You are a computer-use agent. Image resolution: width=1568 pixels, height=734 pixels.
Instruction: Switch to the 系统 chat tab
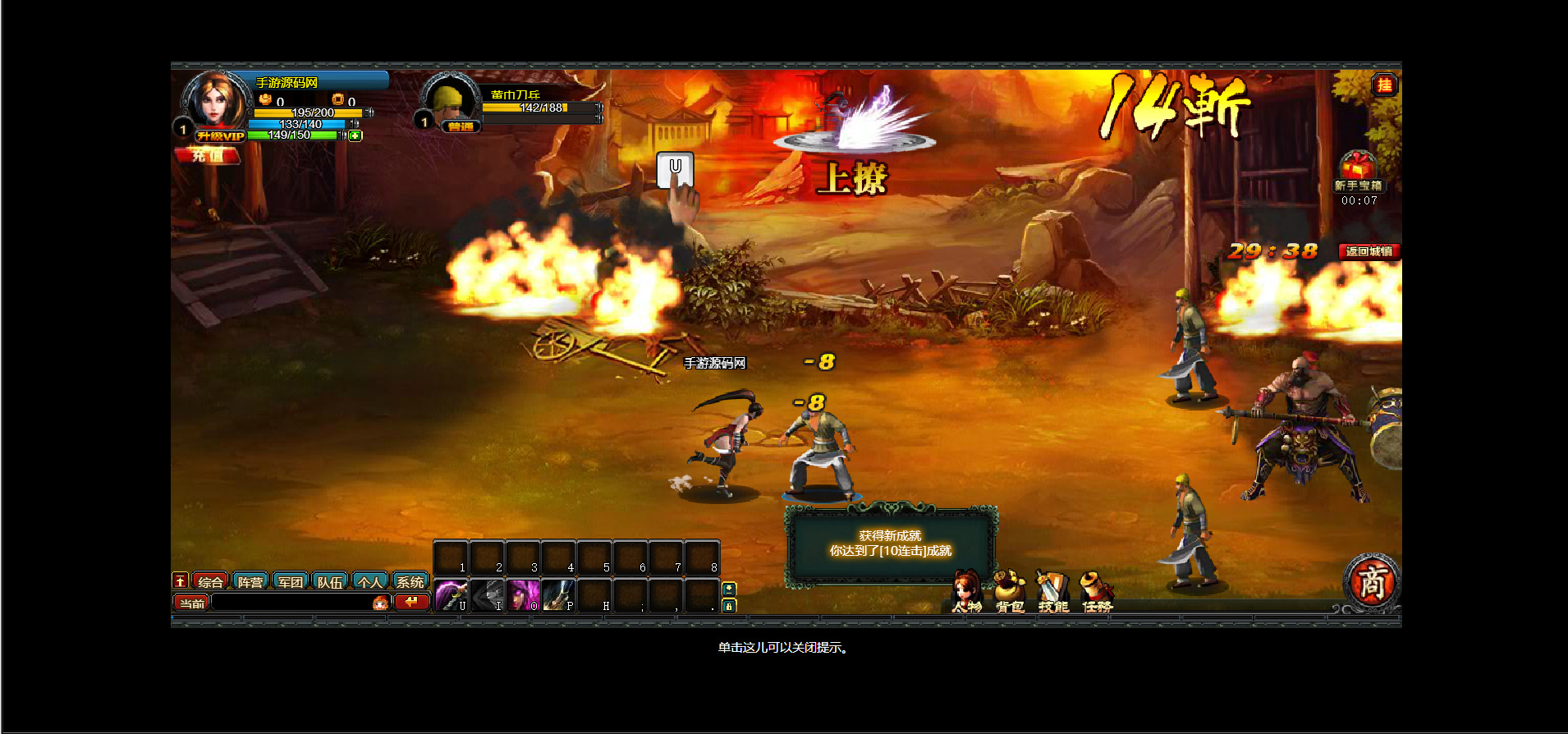[410, 582]
